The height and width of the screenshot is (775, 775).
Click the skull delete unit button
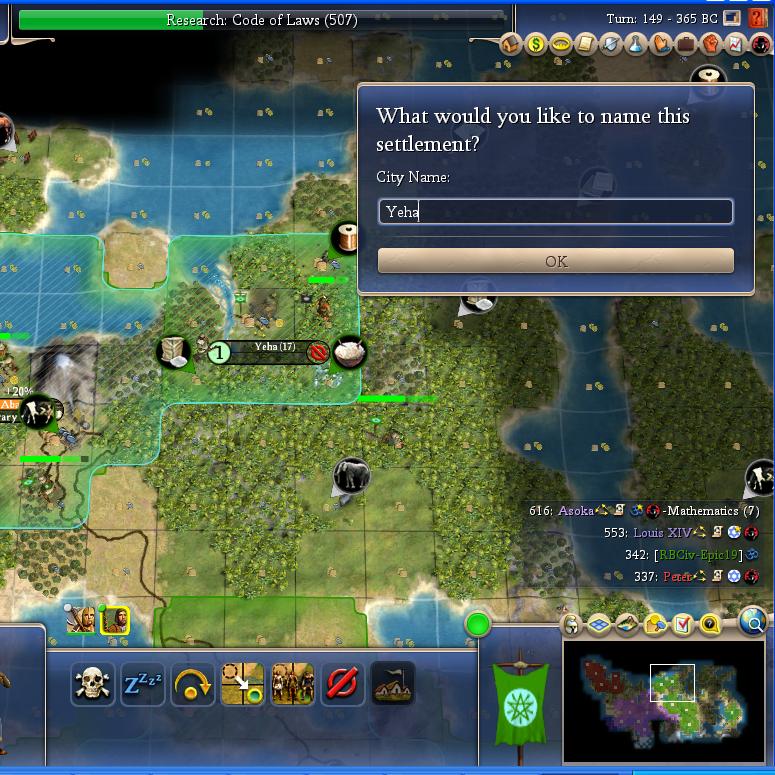point(93,685)
